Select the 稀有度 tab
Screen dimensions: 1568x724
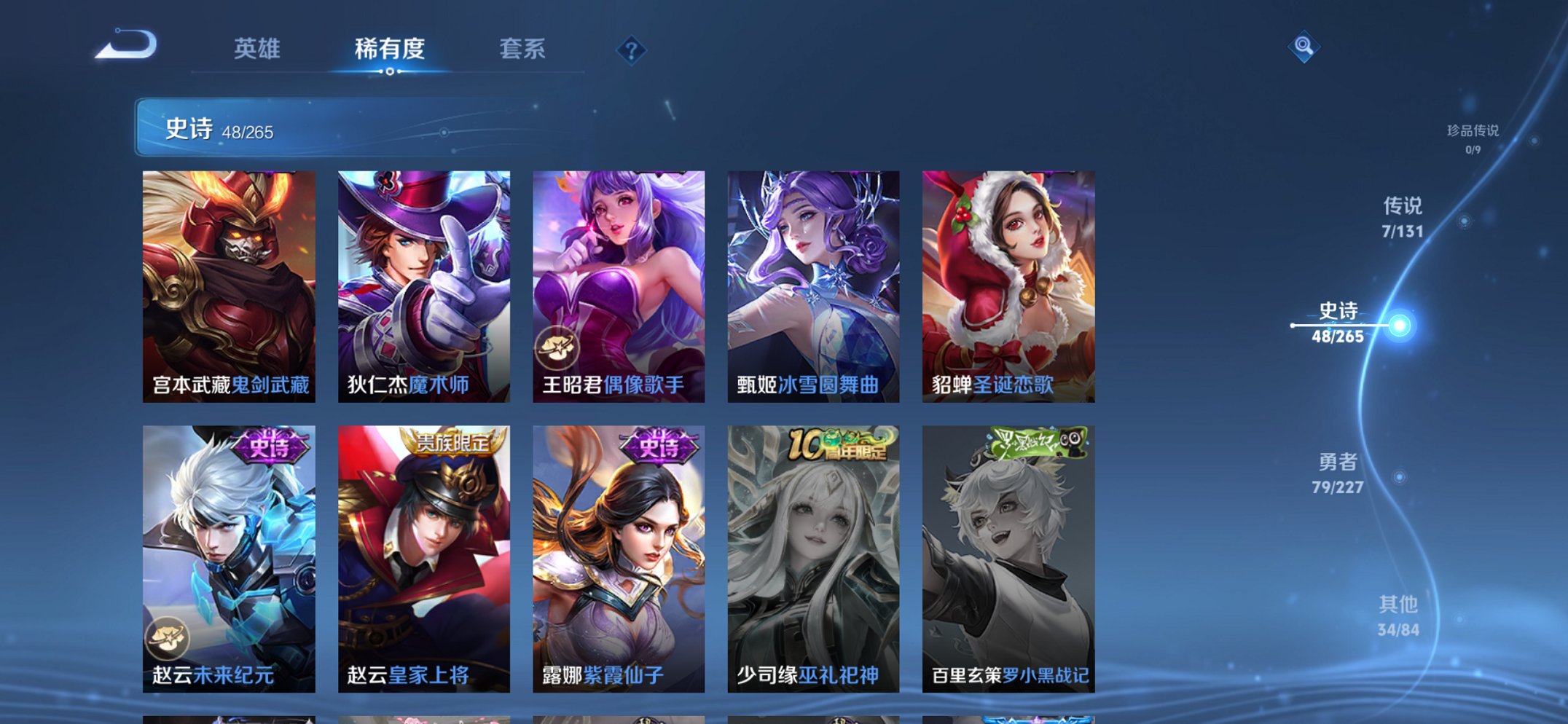pos(388,50)
